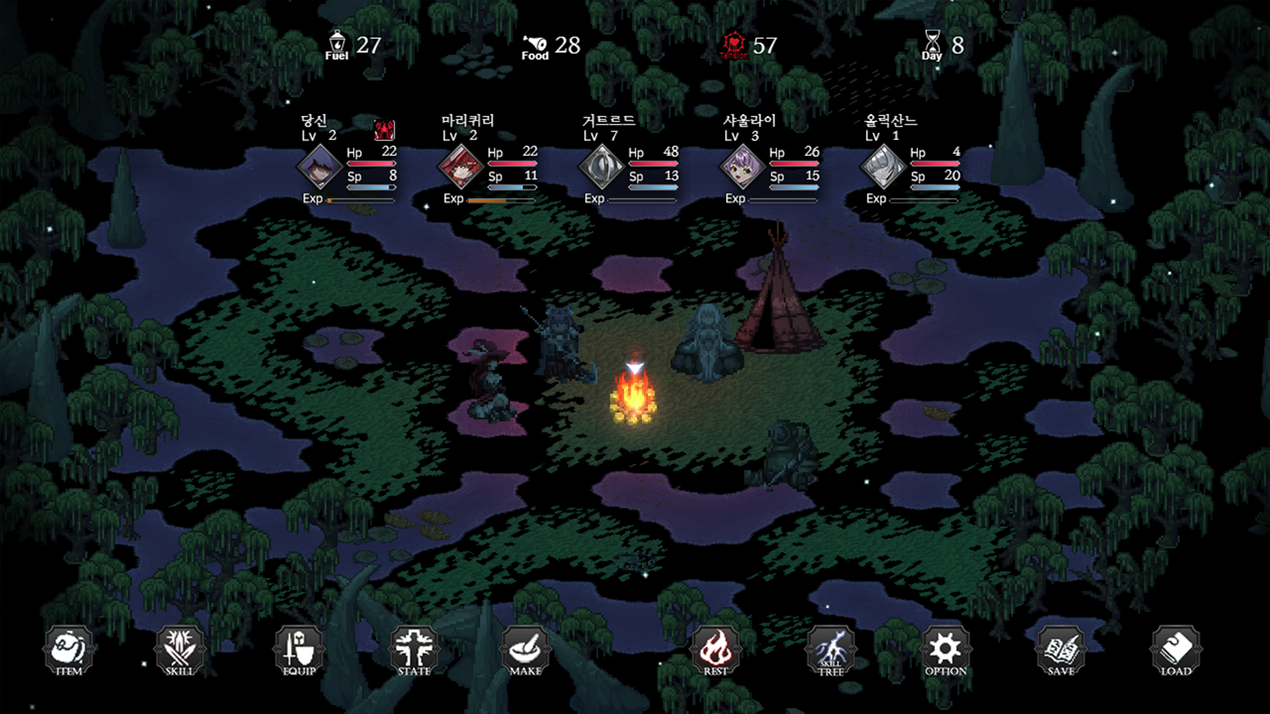Open the MAKE crafting menu
The width and height of the screenshot is (1270, 714).
(x=525, y=650)
